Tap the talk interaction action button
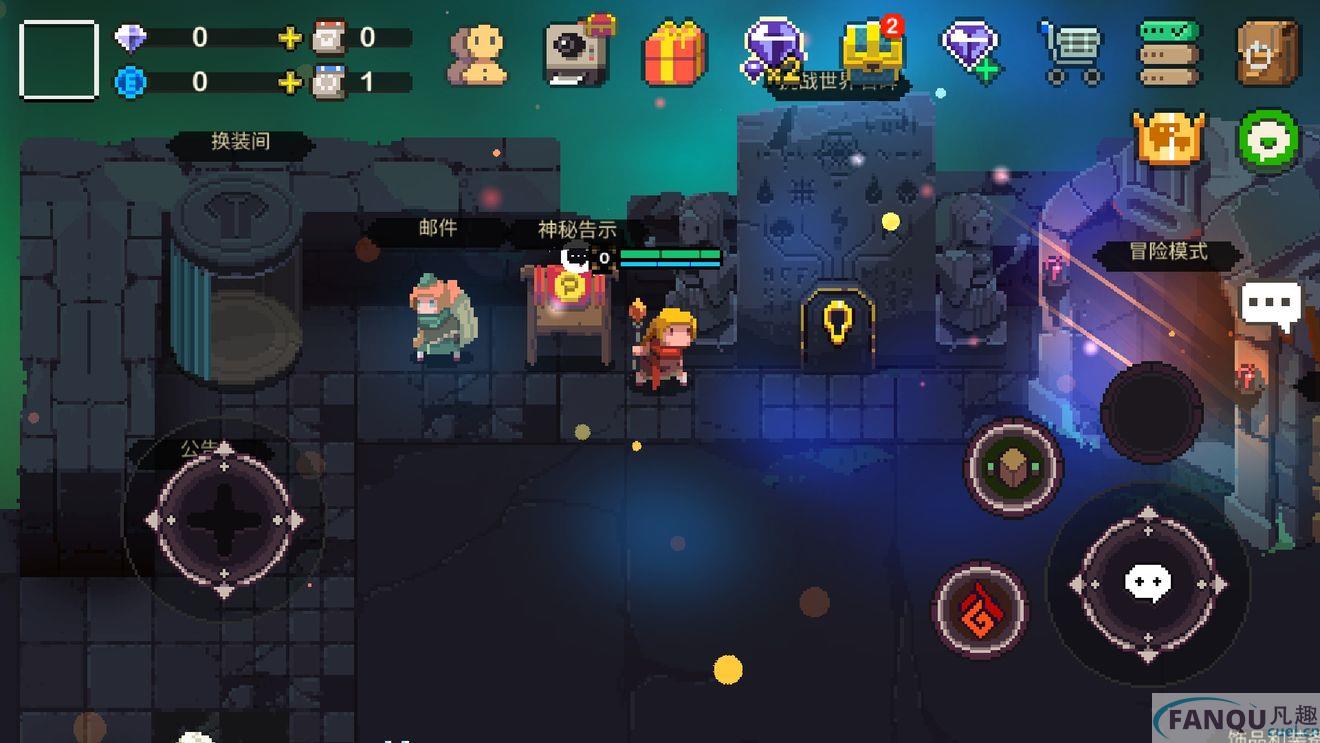Screen dimensions: 1320x743 pyautogui.click(x=1147, y=583)
